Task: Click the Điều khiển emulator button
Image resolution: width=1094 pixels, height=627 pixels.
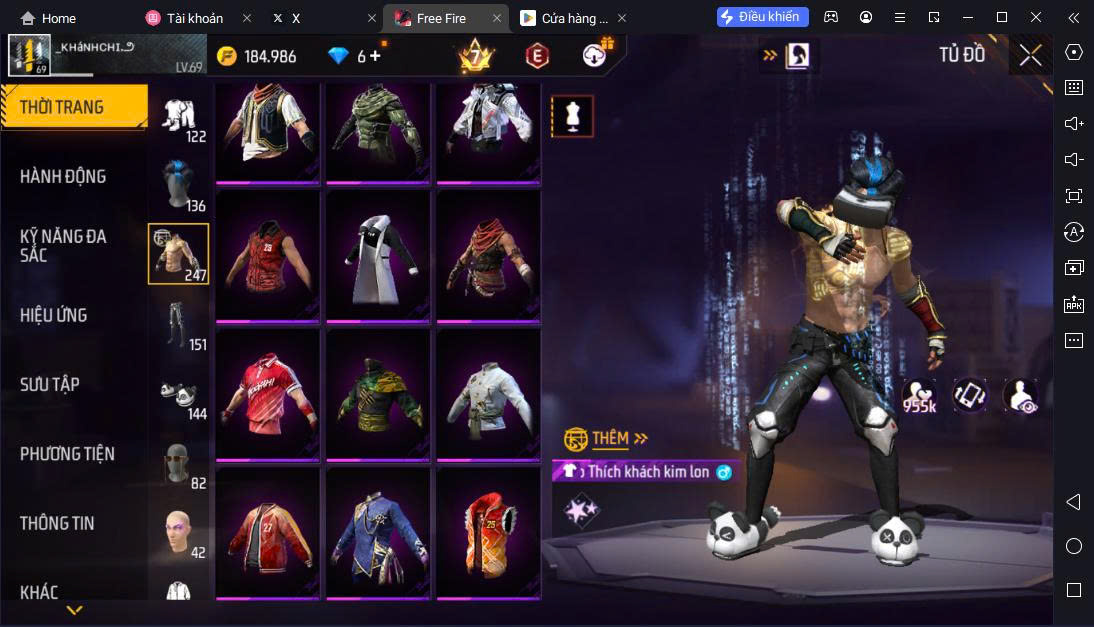Action: coord(763,17)
